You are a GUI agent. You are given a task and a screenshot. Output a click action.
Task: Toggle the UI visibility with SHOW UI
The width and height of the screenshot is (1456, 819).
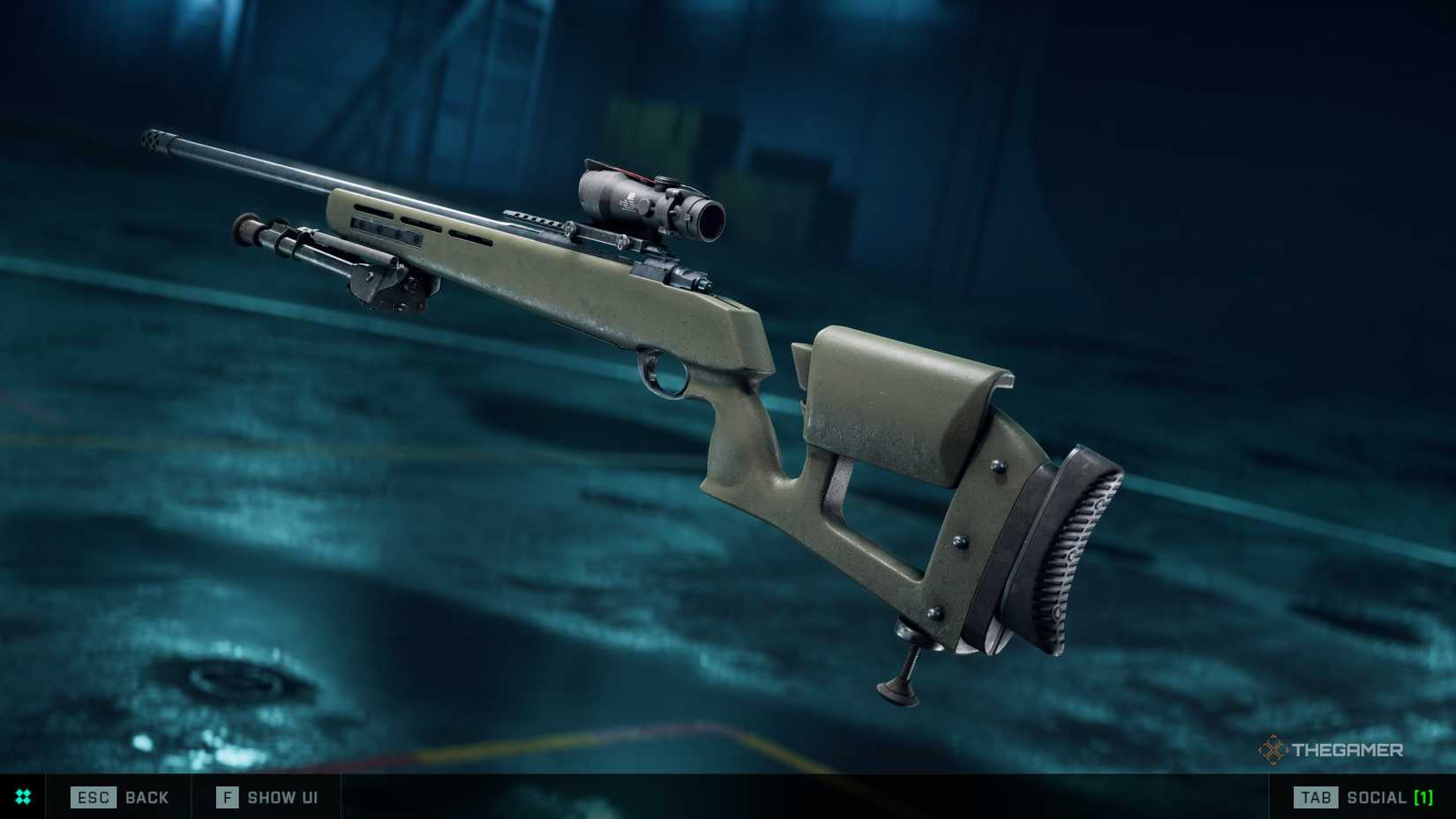(x=281, y=797)
